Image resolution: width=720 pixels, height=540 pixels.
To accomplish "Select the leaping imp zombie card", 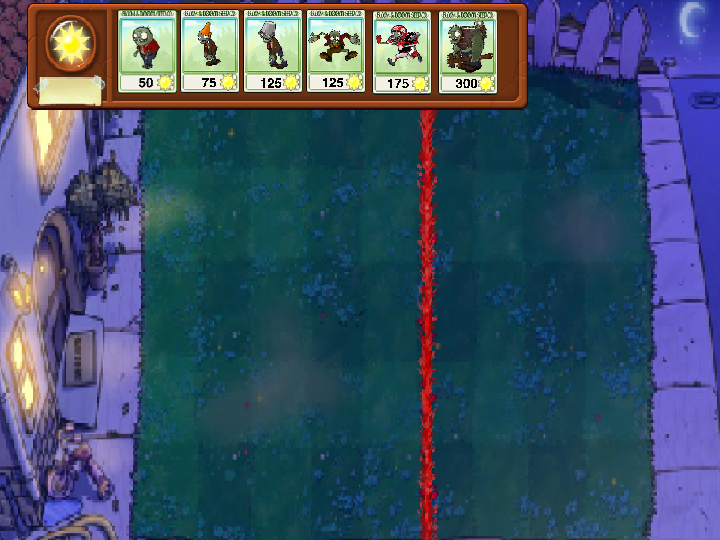I will coord(336,52).
